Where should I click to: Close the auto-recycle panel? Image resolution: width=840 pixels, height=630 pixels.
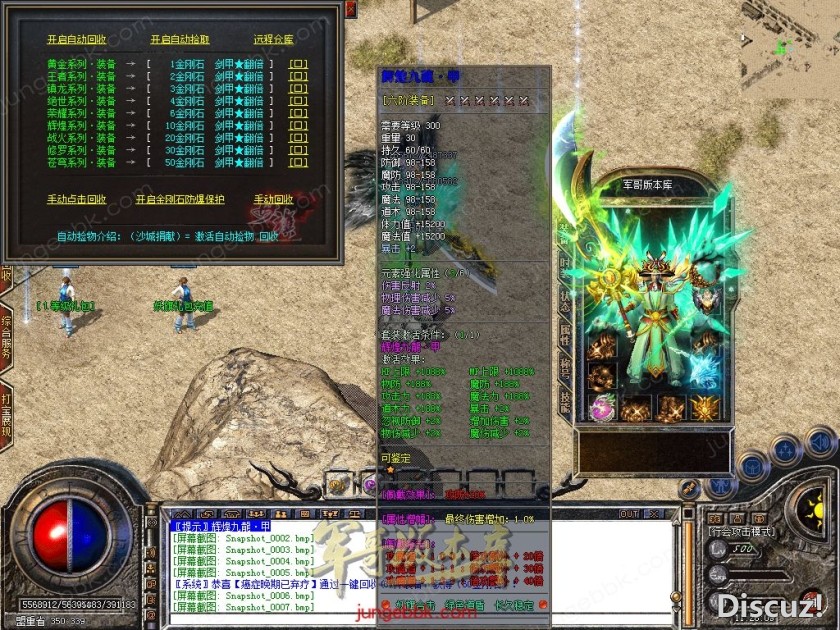point(350,9)
